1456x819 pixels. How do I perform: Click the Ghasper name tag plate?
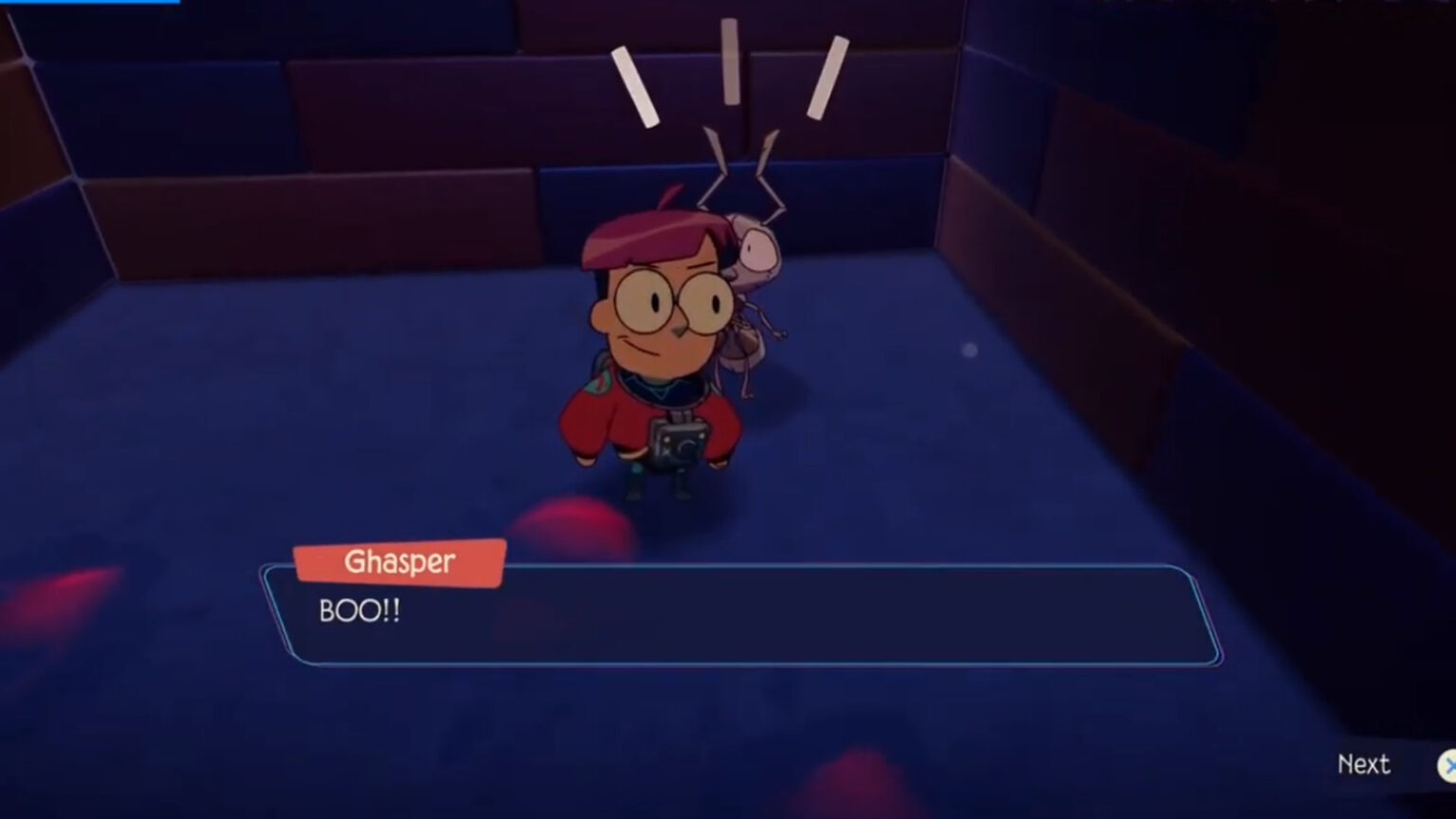pos(400,561)
